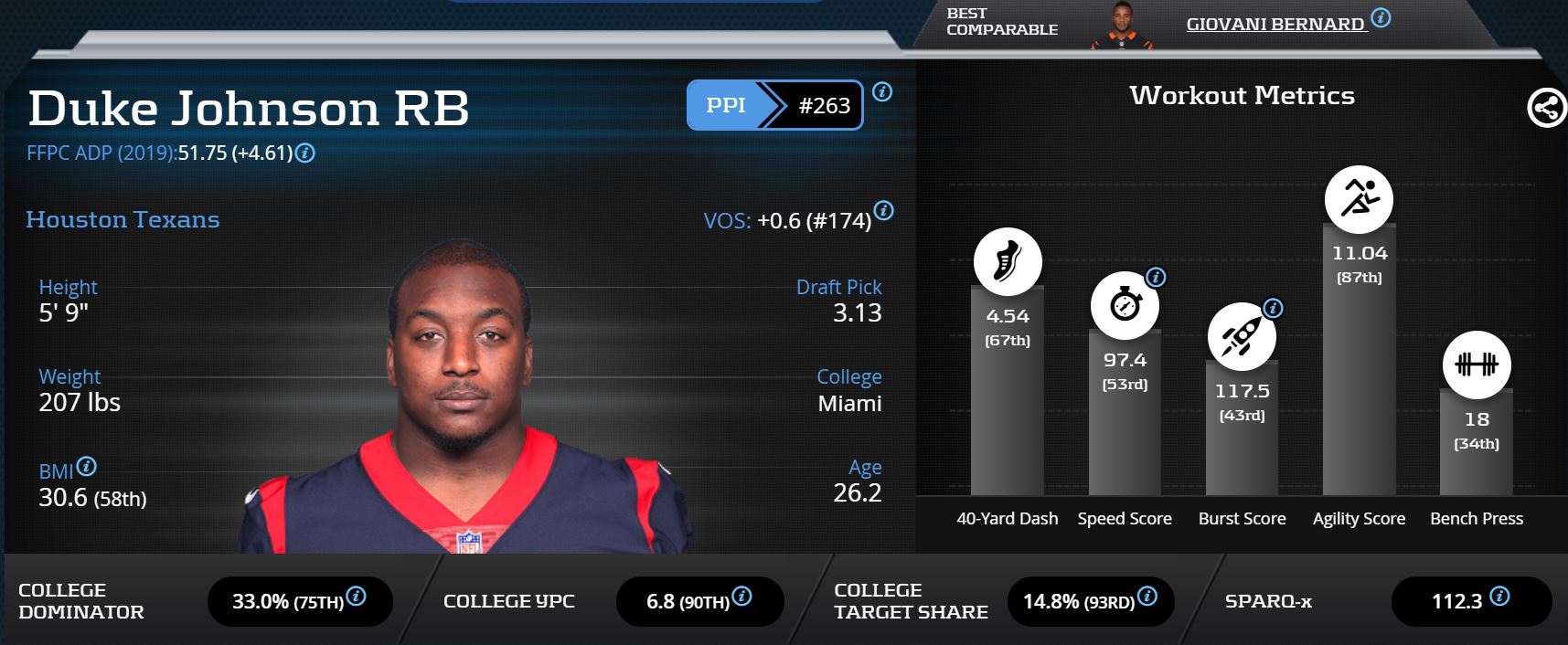Open the Giovani Bernard comparable player link
Viewport: 1568px width, 645px height.
tap(1275, 25)
